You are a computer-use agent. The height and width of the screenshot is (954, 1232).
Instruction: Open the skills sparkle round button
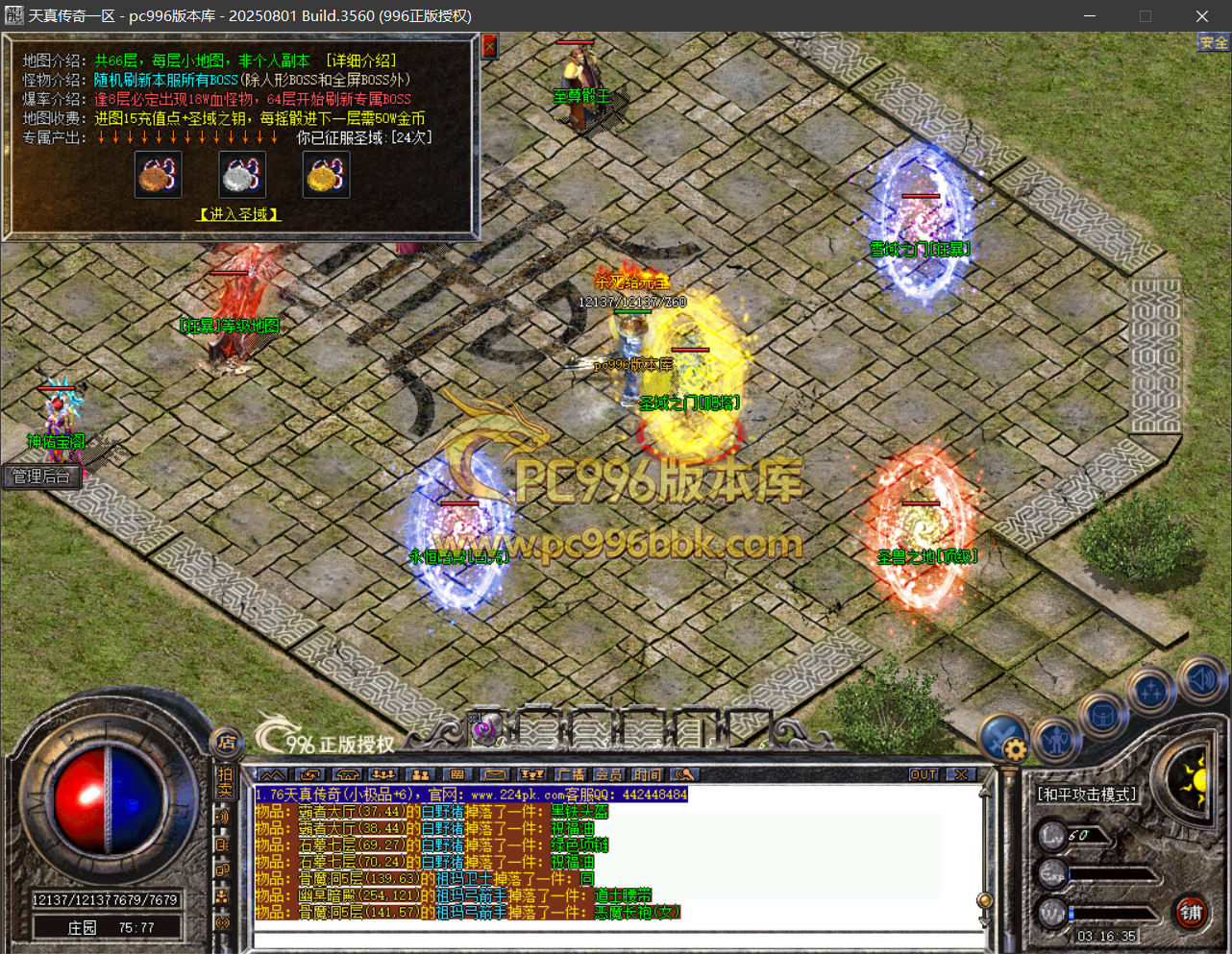pos(1151,691)
